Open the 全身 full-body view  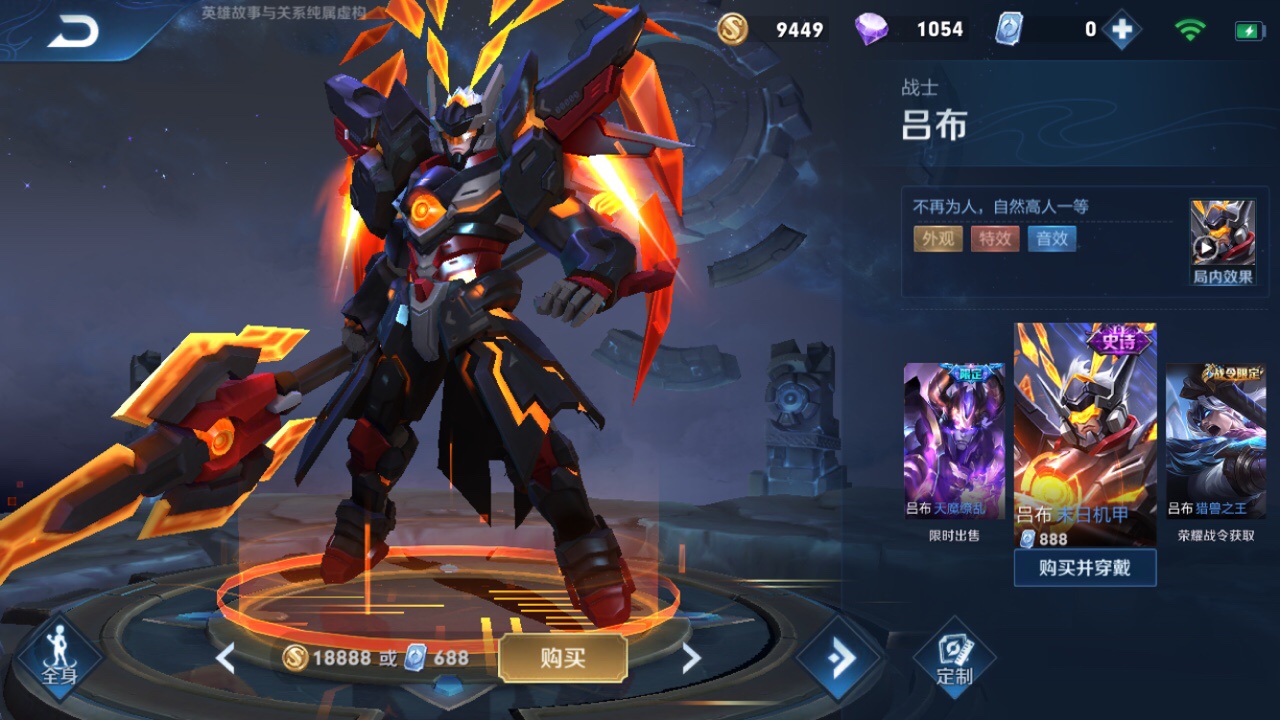click(59, 658)
